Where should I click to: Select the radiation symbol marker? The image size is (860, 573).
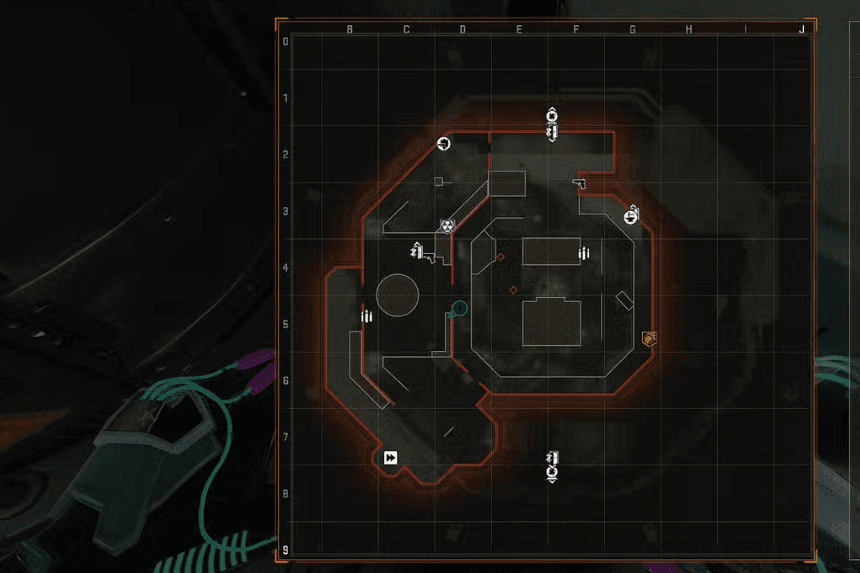coord(447,227)
